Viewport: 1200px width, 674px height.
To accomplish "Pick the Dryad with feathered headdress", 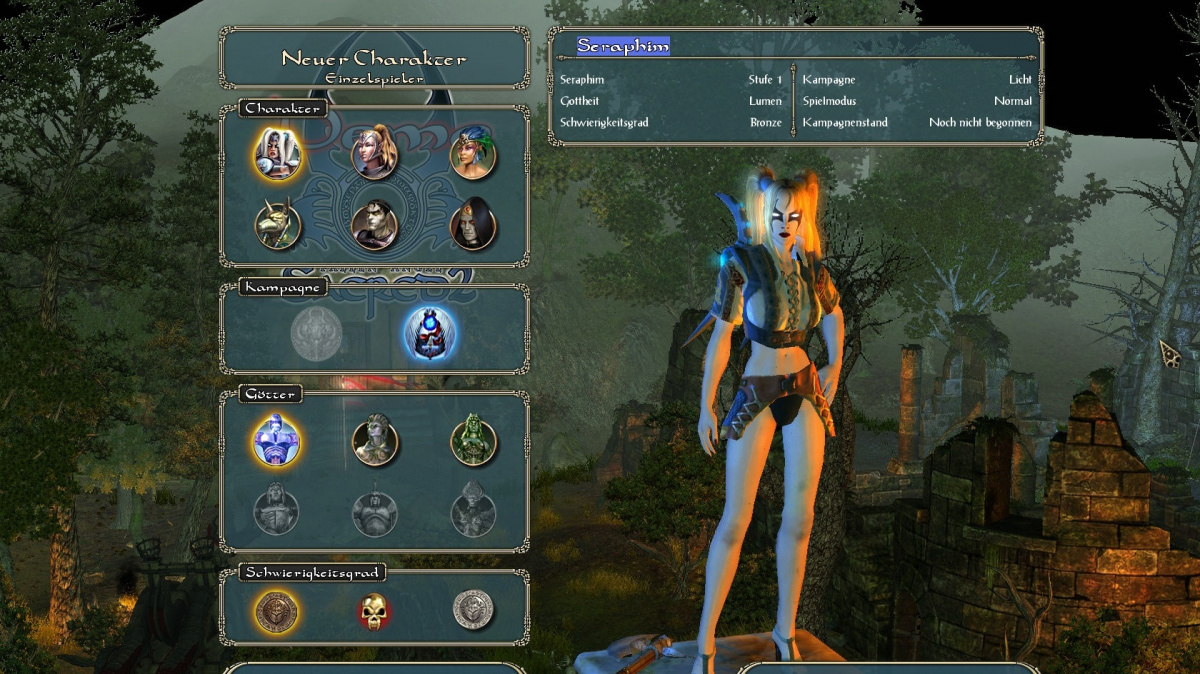I will pos(473,154).
